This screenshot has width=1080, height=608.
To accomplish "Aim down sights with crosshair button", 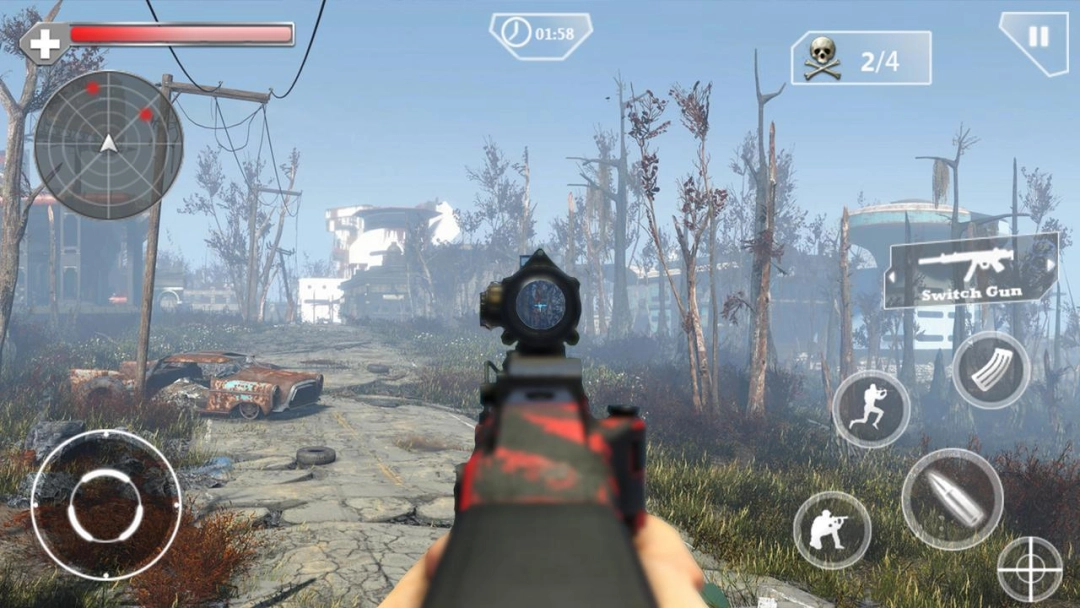I will click(x=1030, y=570).
